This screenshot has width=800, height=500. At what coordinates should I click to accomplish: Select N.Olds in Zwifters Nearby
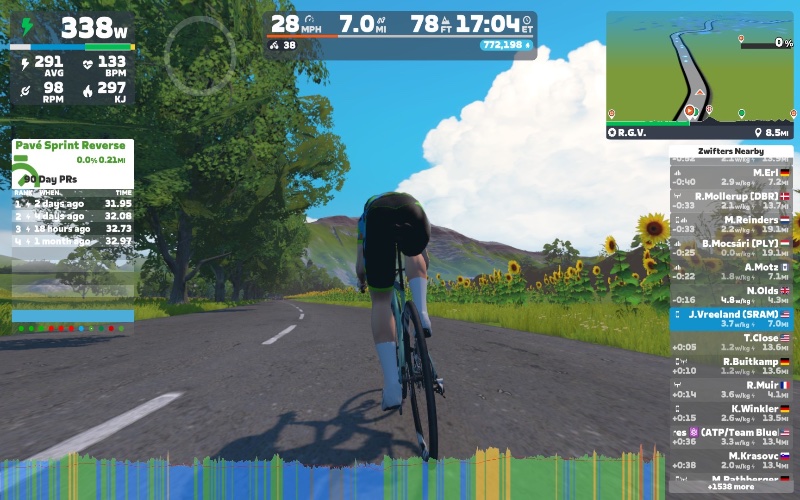731,295
